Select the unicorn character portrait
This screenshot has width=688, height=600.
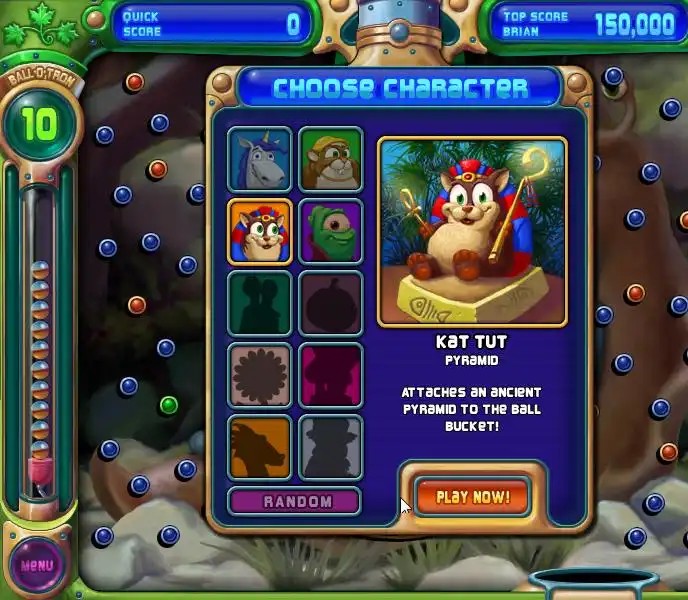pyautogui.click(x=260, y=159)
